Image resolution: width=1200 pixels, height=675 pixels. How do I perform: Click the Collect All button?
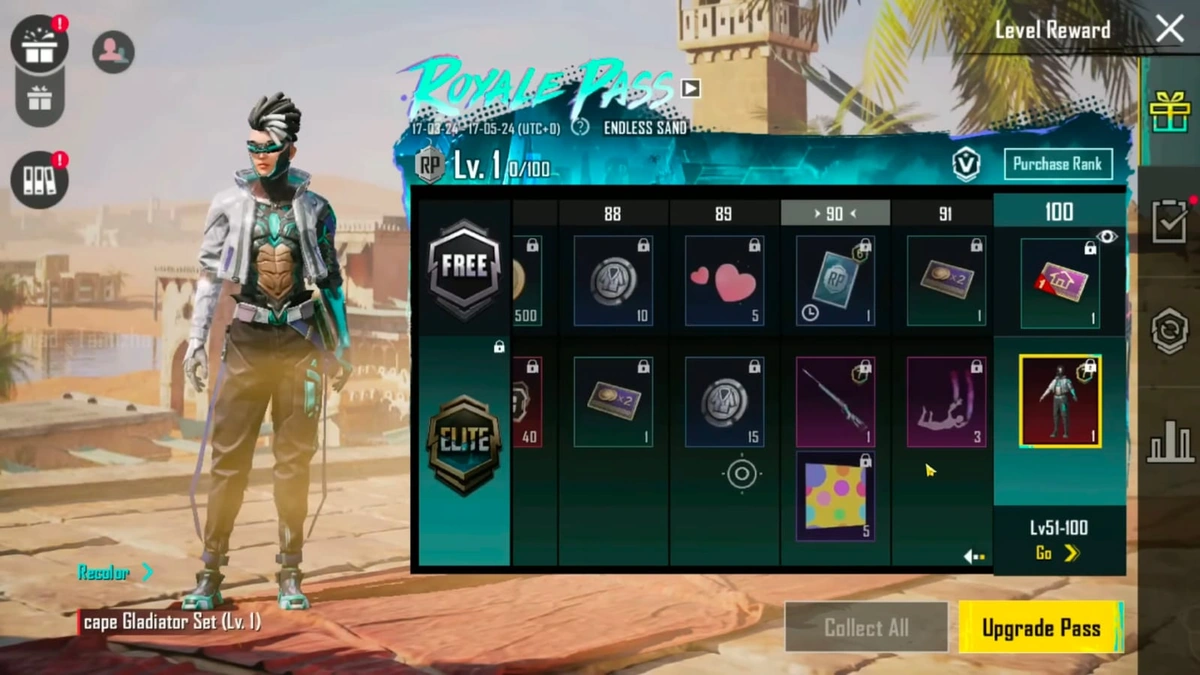click(x=866, y=628)
